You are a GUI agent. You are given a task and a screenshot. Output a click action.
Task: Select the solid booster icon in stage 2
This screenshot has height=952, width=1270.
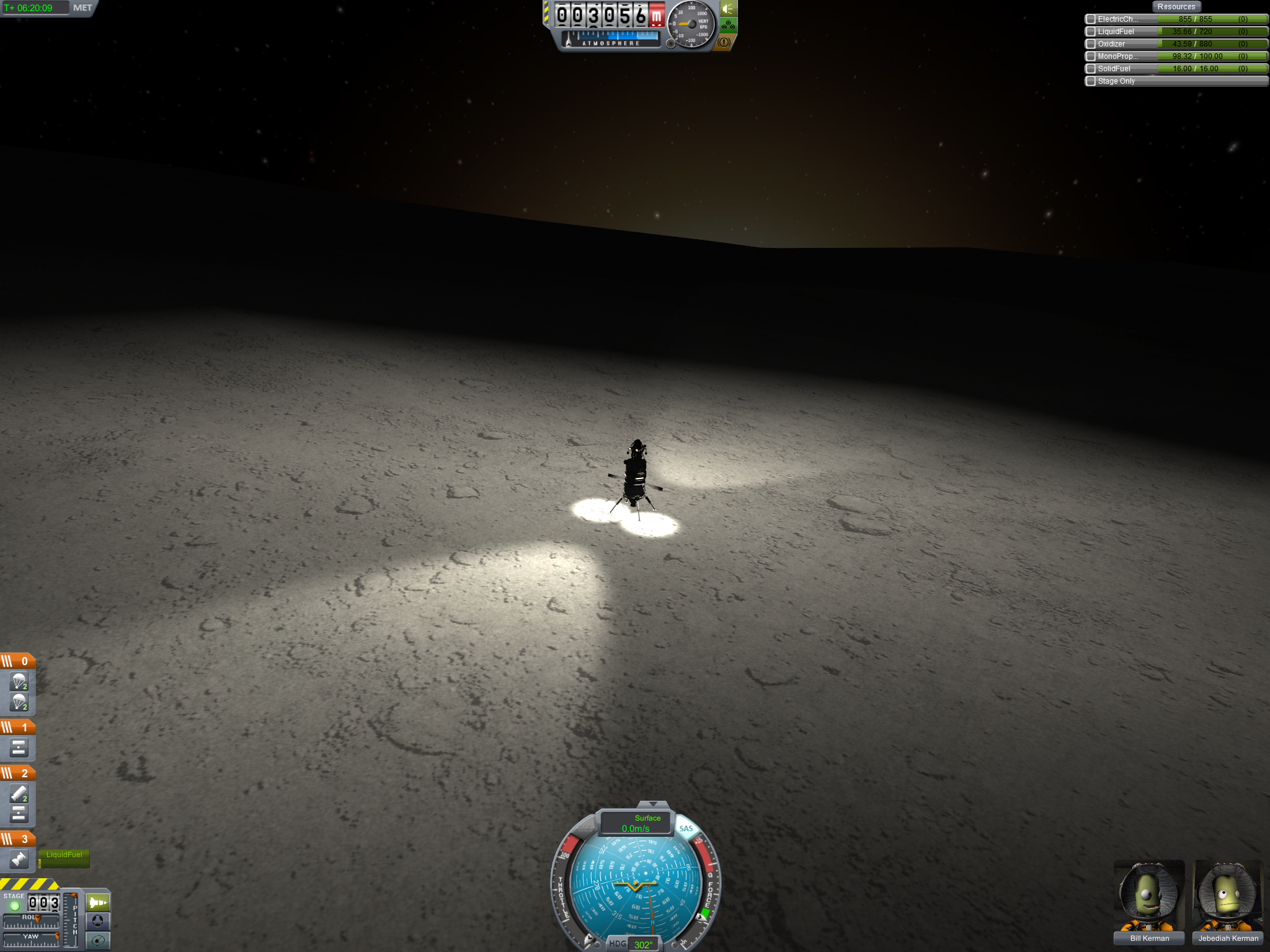[19, 794]
